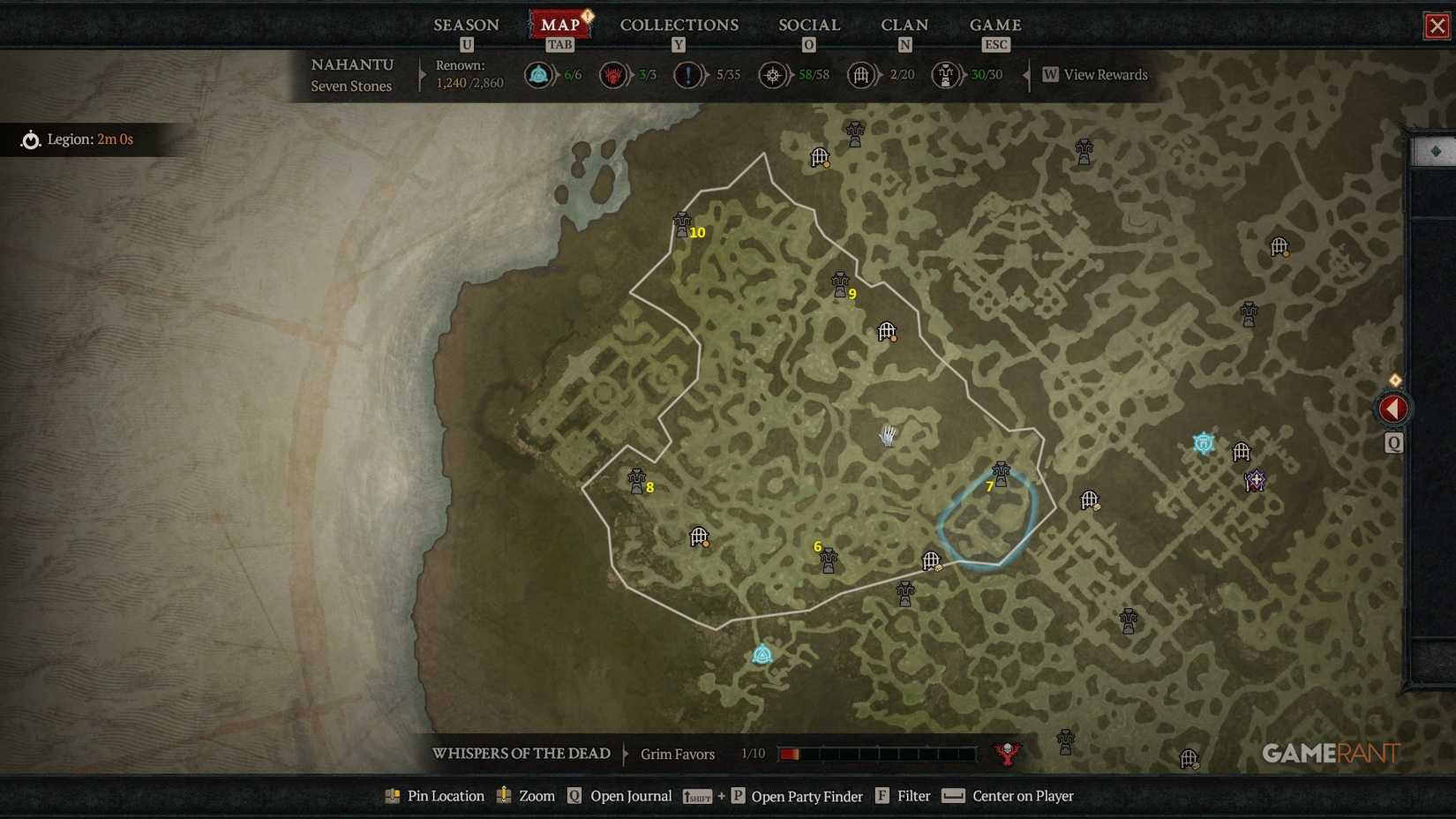Open the Side Quests icon showing 5/35

pos(688,75)
